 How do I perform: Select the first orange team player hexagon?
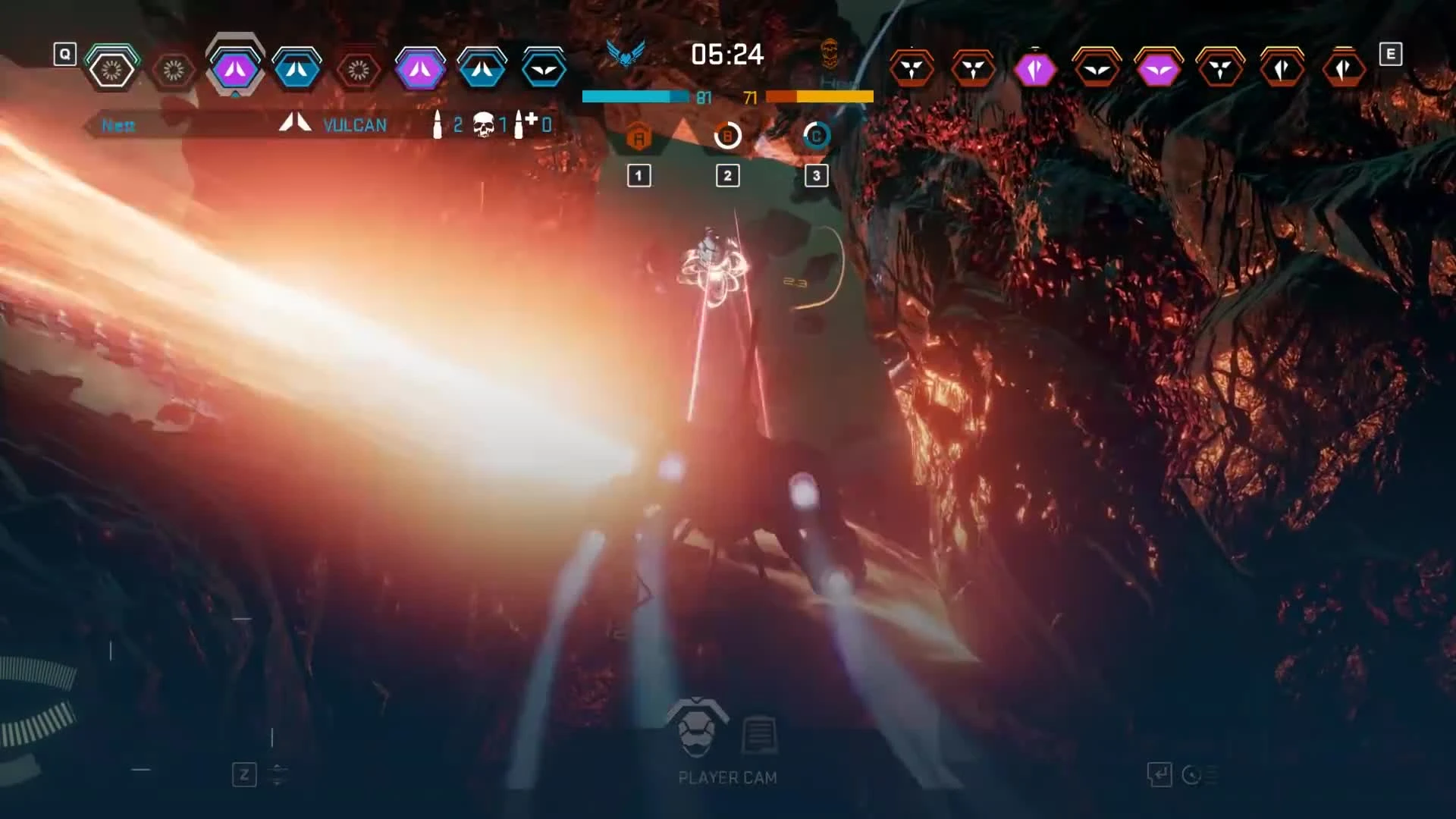913,67
